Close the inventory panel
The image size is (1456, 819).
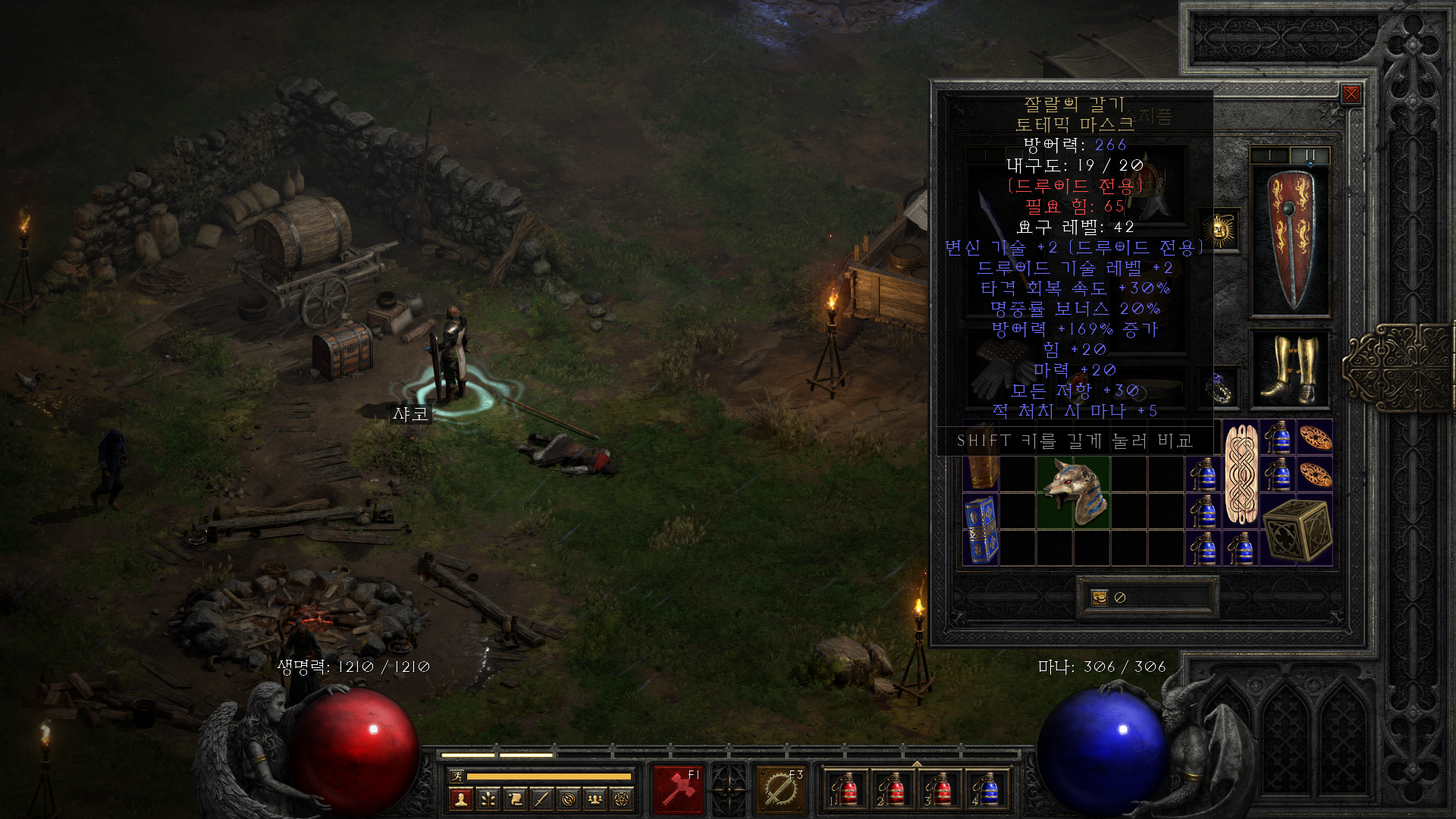point(1351,94)
